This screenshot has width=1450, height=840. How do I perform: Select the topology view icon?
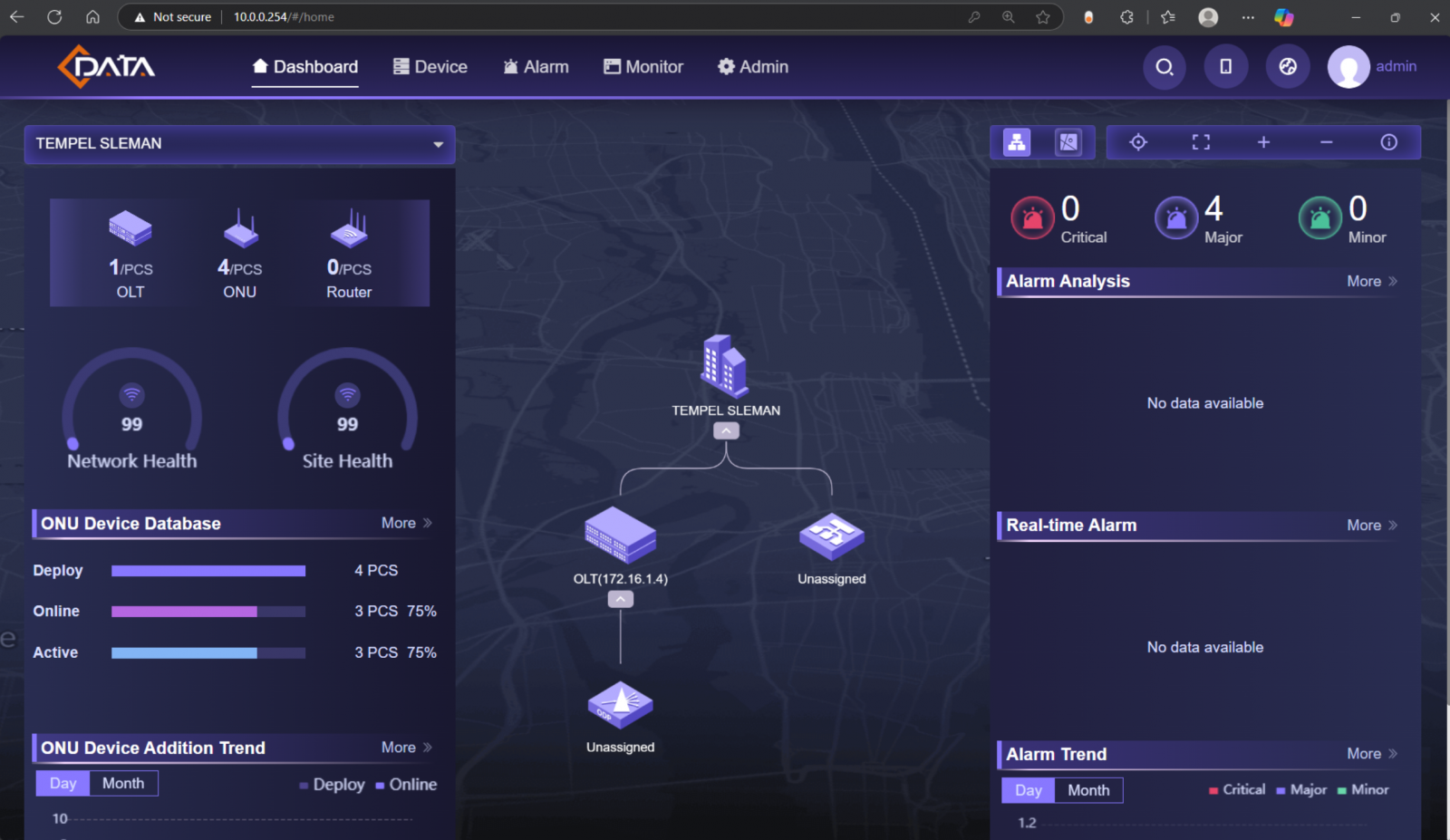pos(1016,141)
